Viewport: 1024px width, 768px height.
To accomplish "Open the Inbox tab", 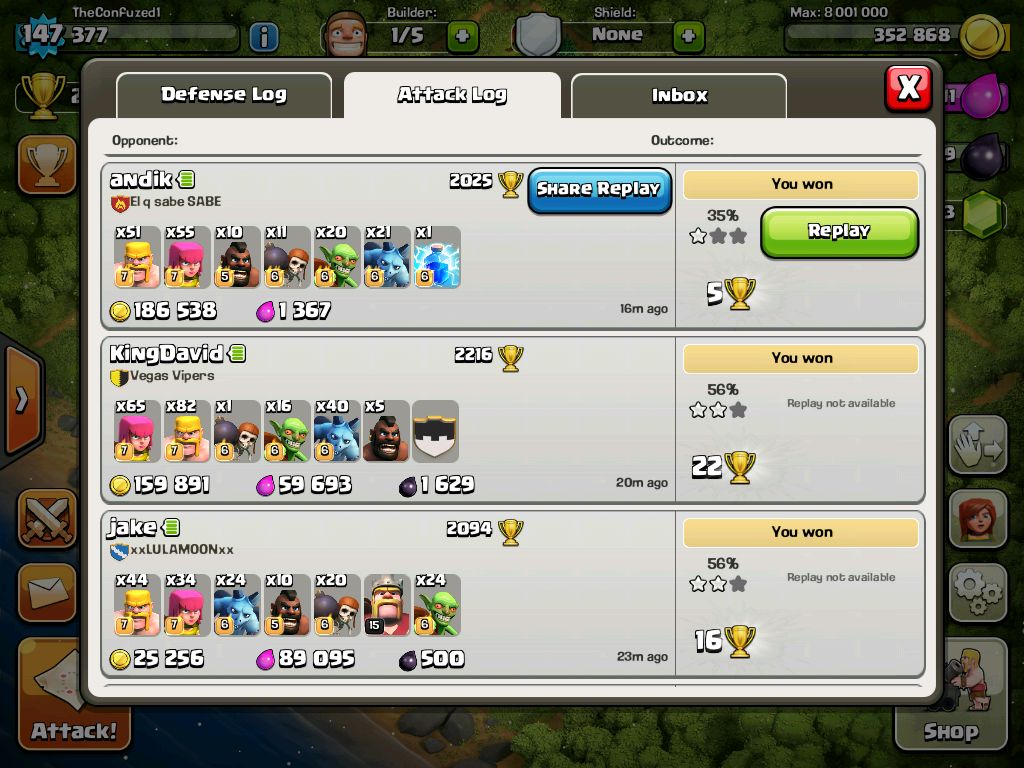I will tap(679, 96).
